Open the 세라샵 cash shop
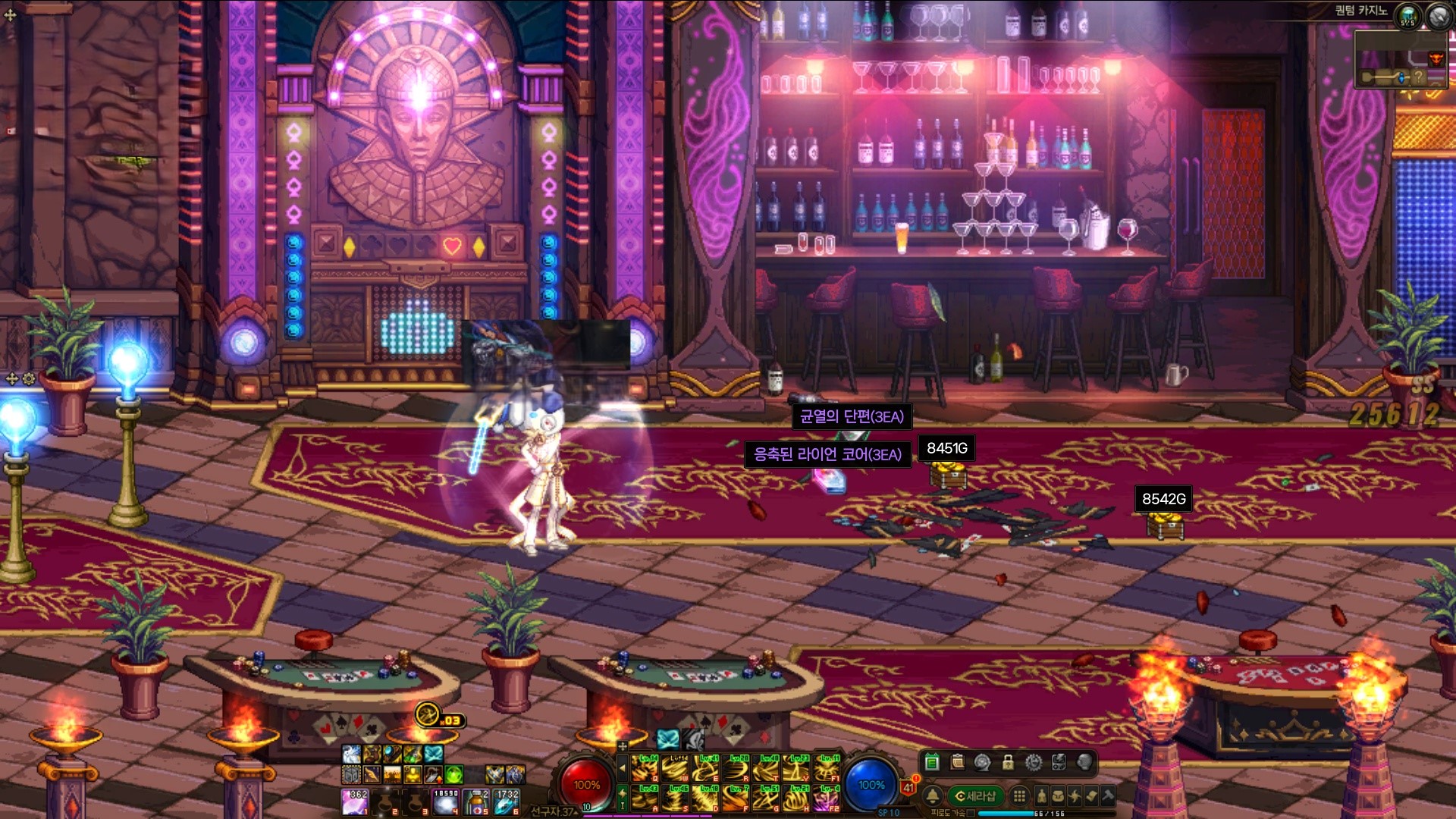The image size is (1456, 819). coord(975,795)
